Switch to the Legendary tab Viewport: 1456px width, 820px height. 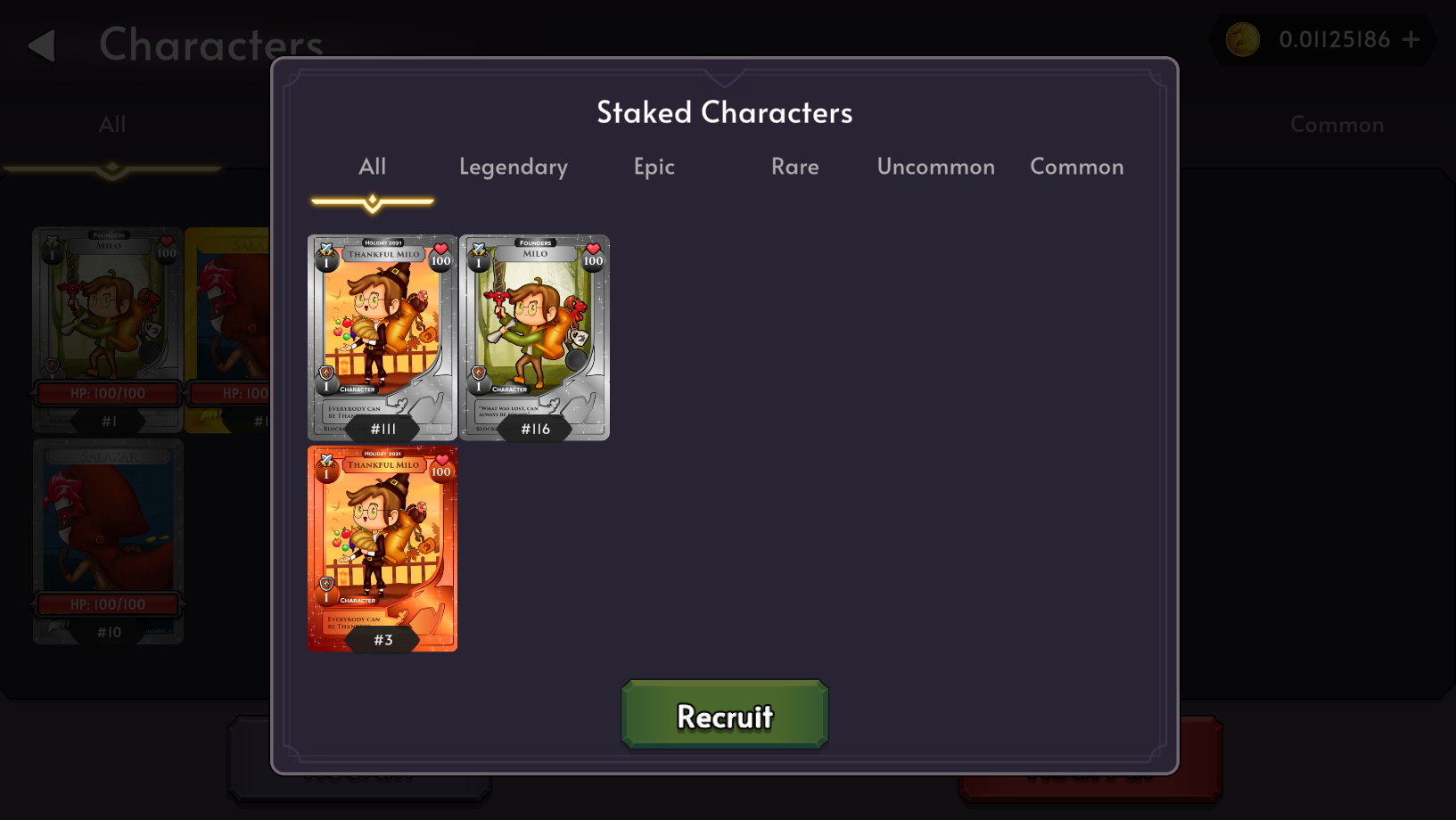514,167
